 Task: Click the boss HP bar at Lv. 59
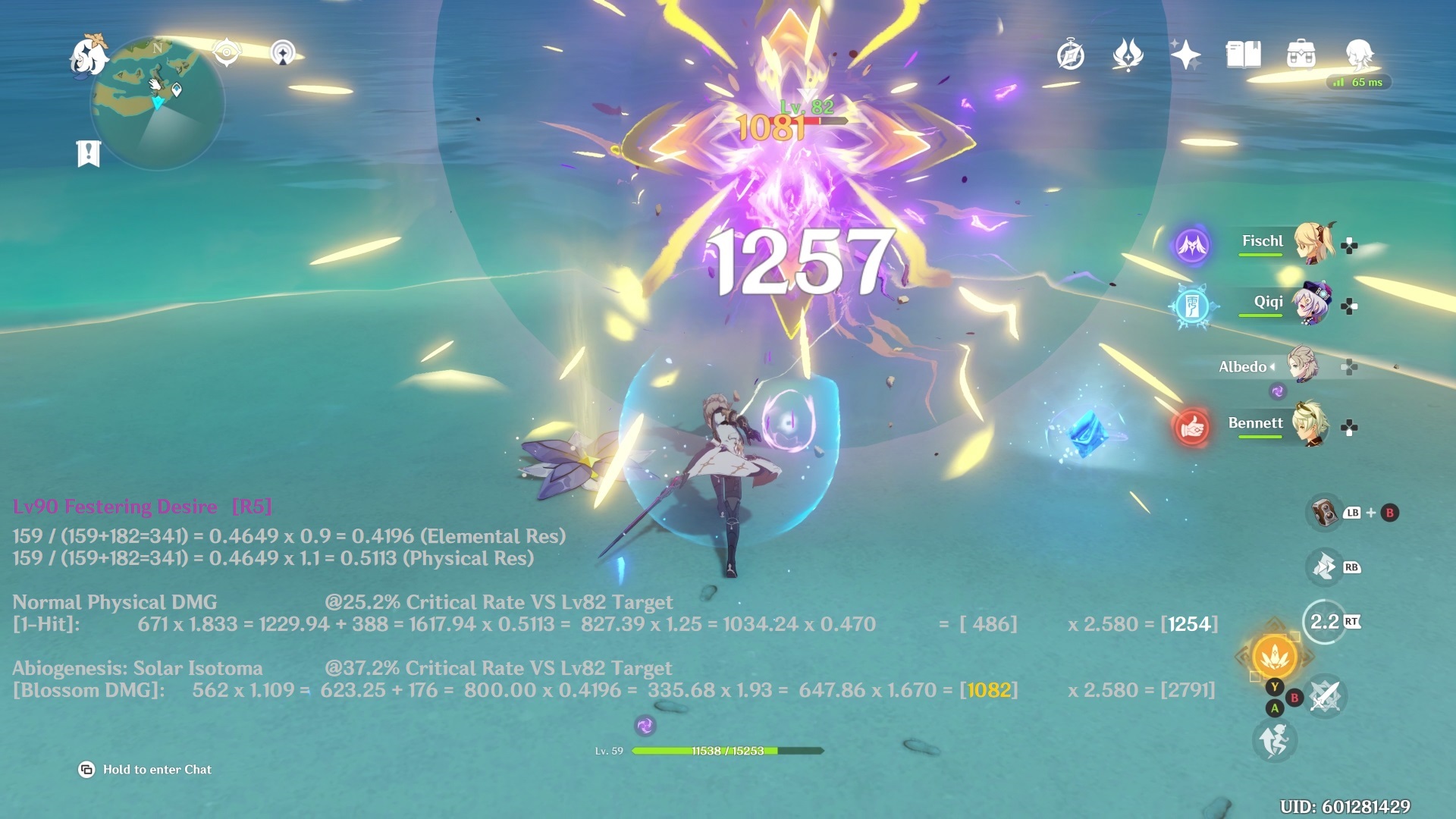coord(728,751)
